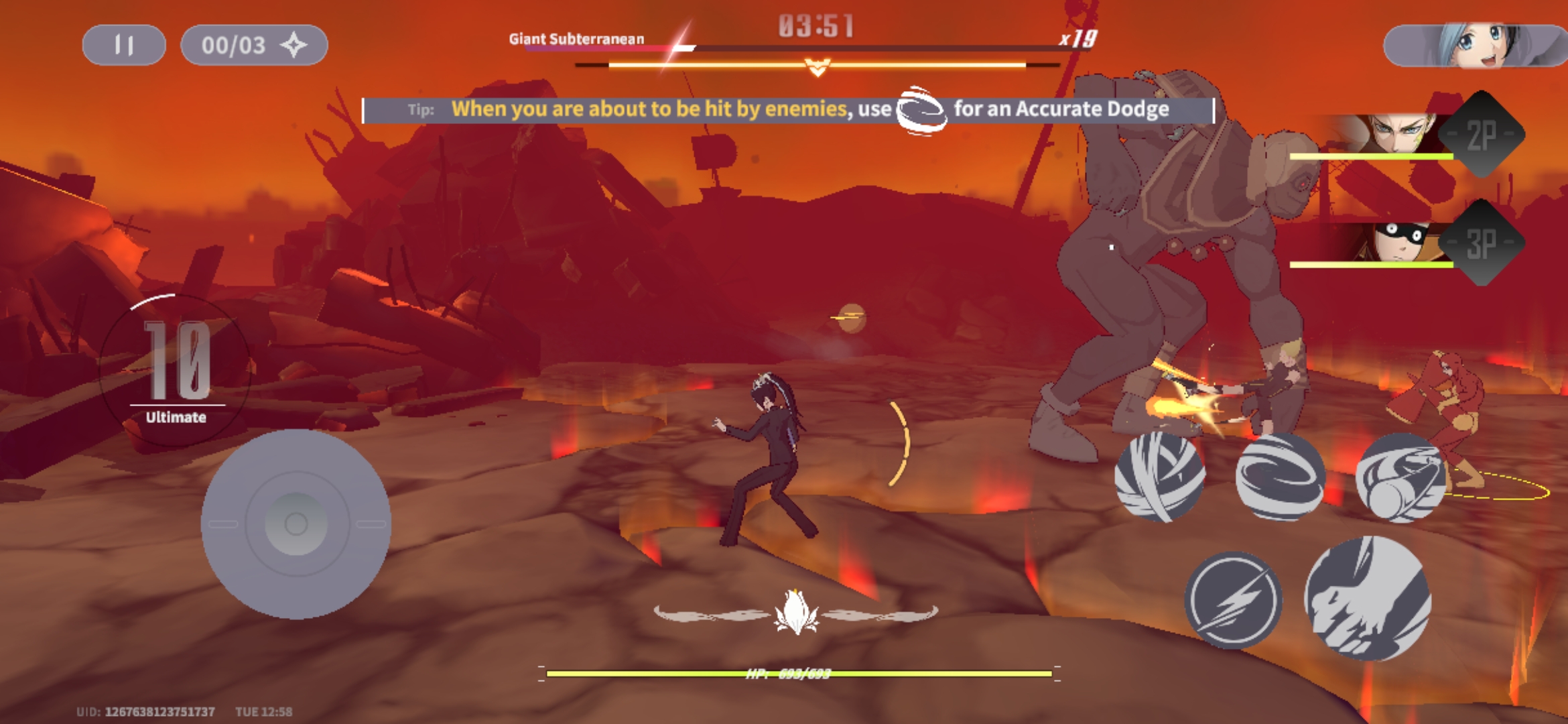Click the orange chevron below the boss timer
The height and width of the screenshot is (724, 1568).
(819, 67)
